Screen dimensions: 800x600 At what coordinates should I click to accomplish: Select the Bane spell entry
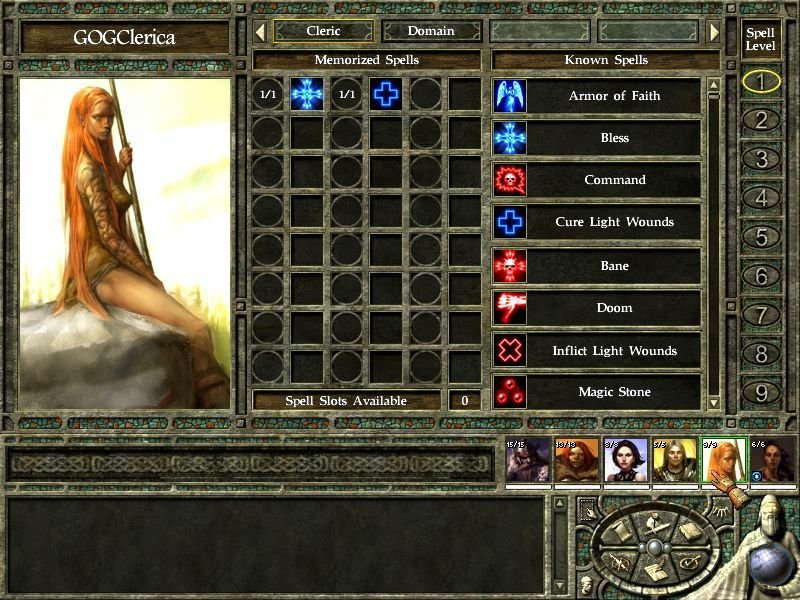click(x=614, y=265)
